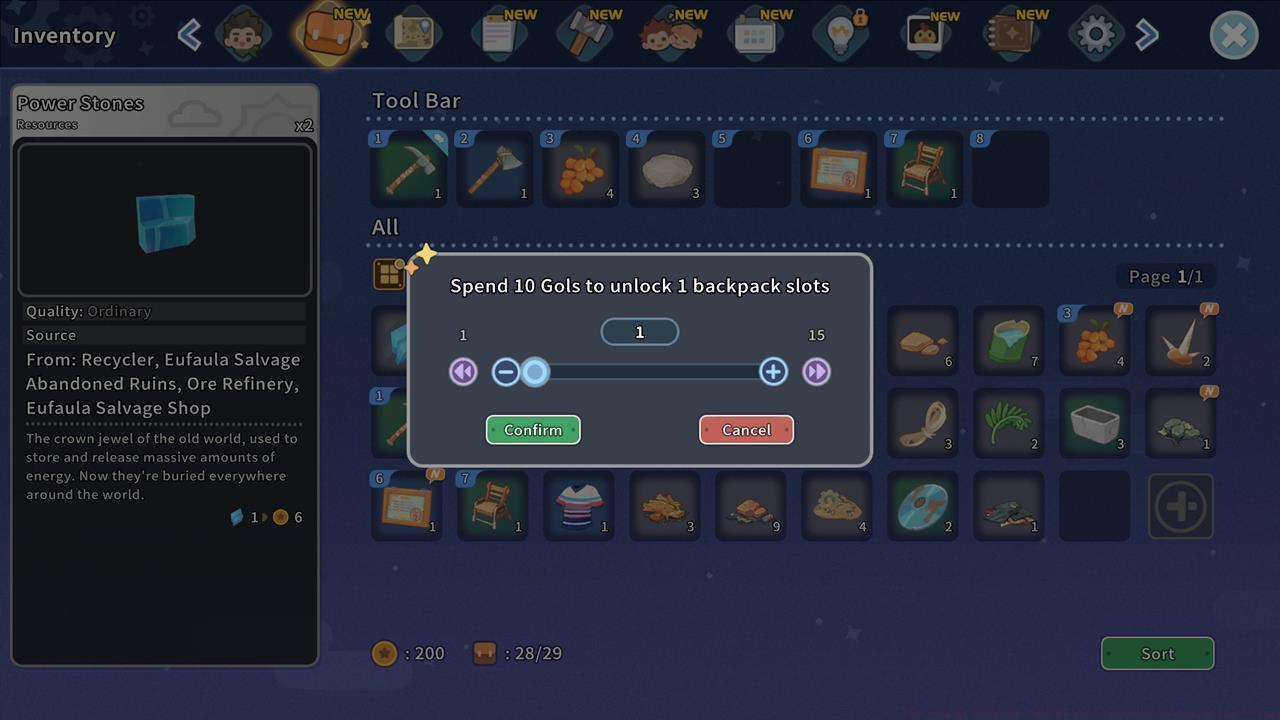Select the hammer workshop icon
1280x720 pixels.
(x=586, y=33)
